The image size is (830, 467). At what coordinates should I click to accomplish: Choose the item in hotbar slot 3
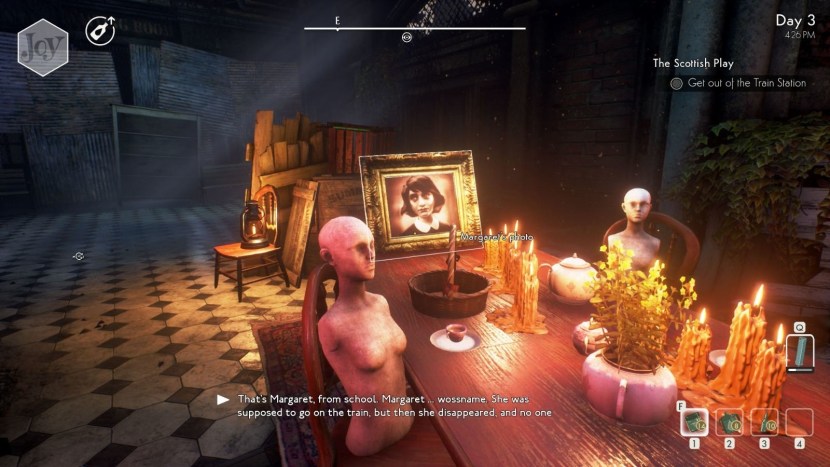(765, 422)
